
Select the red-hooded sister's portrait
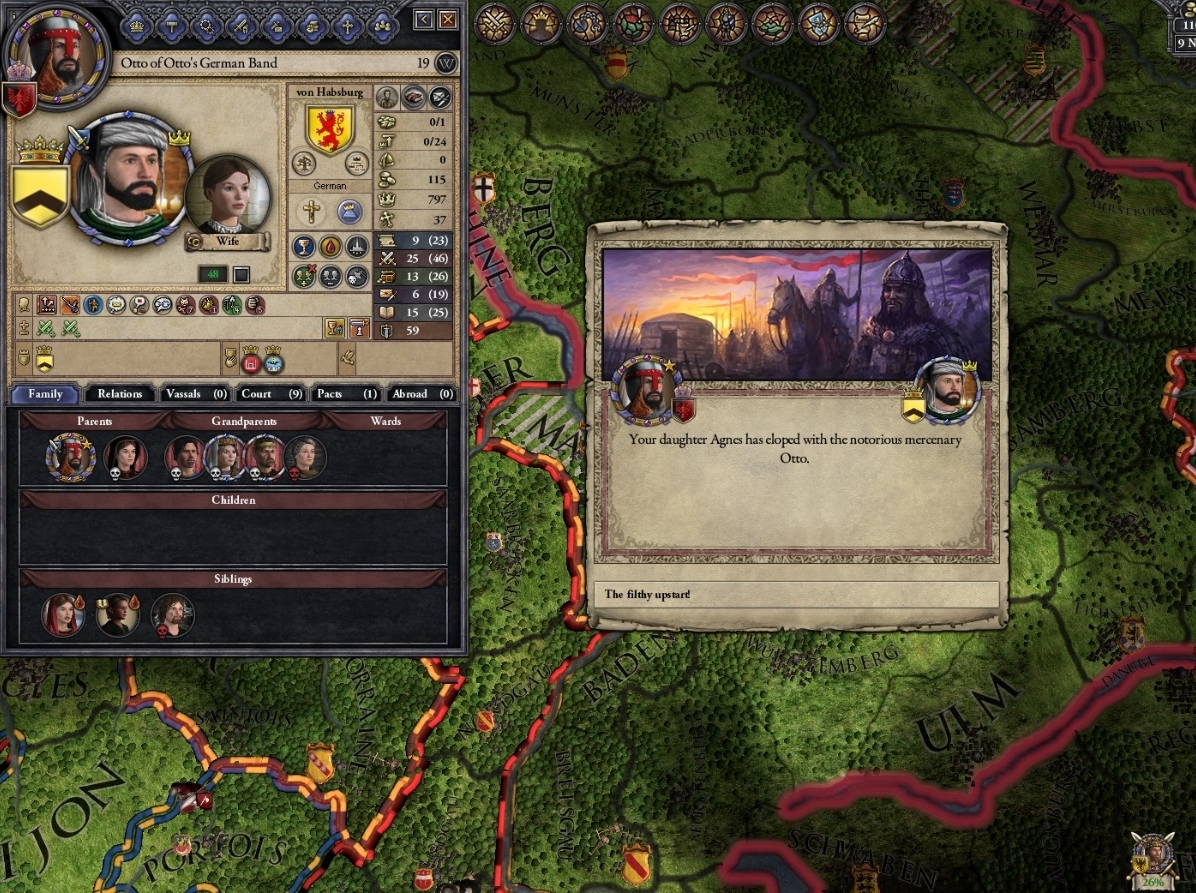63,614
